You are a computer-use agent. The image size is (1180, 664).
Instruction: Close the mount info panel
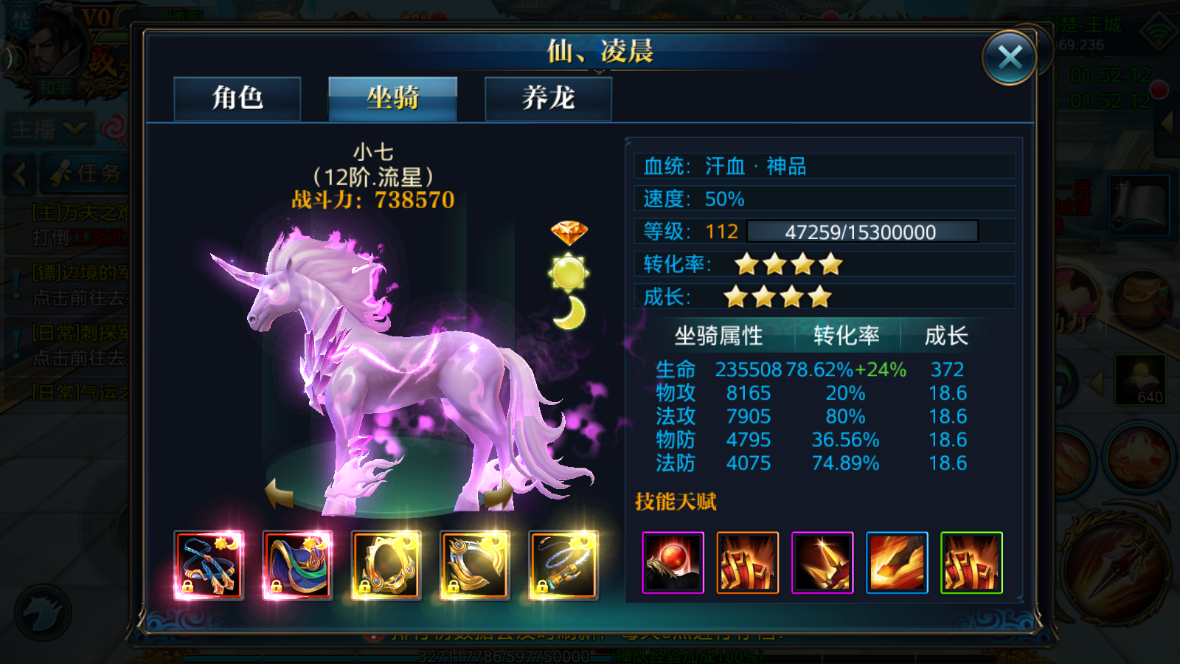1008,57
